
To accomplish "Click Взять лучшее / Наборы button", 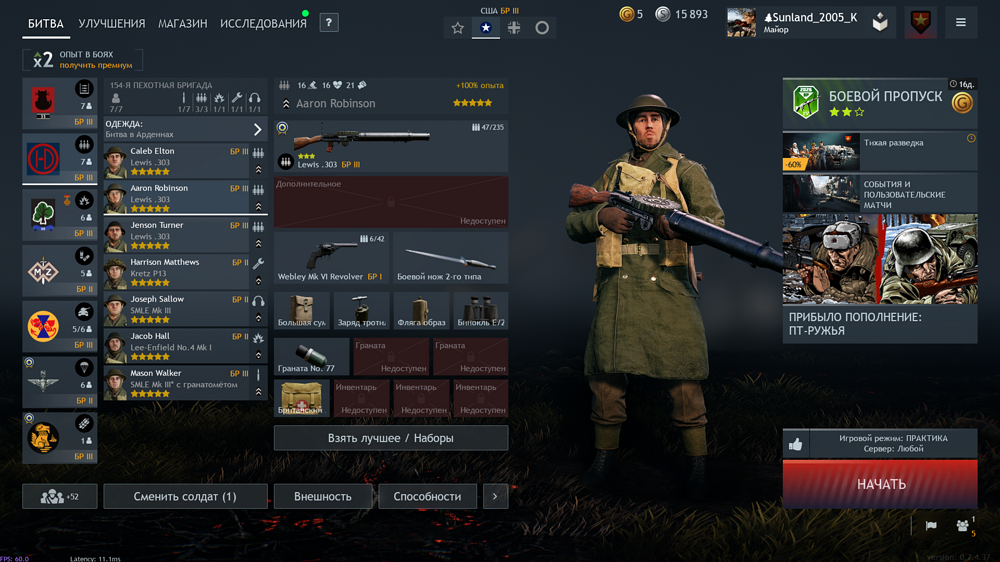I will (391, 438).
